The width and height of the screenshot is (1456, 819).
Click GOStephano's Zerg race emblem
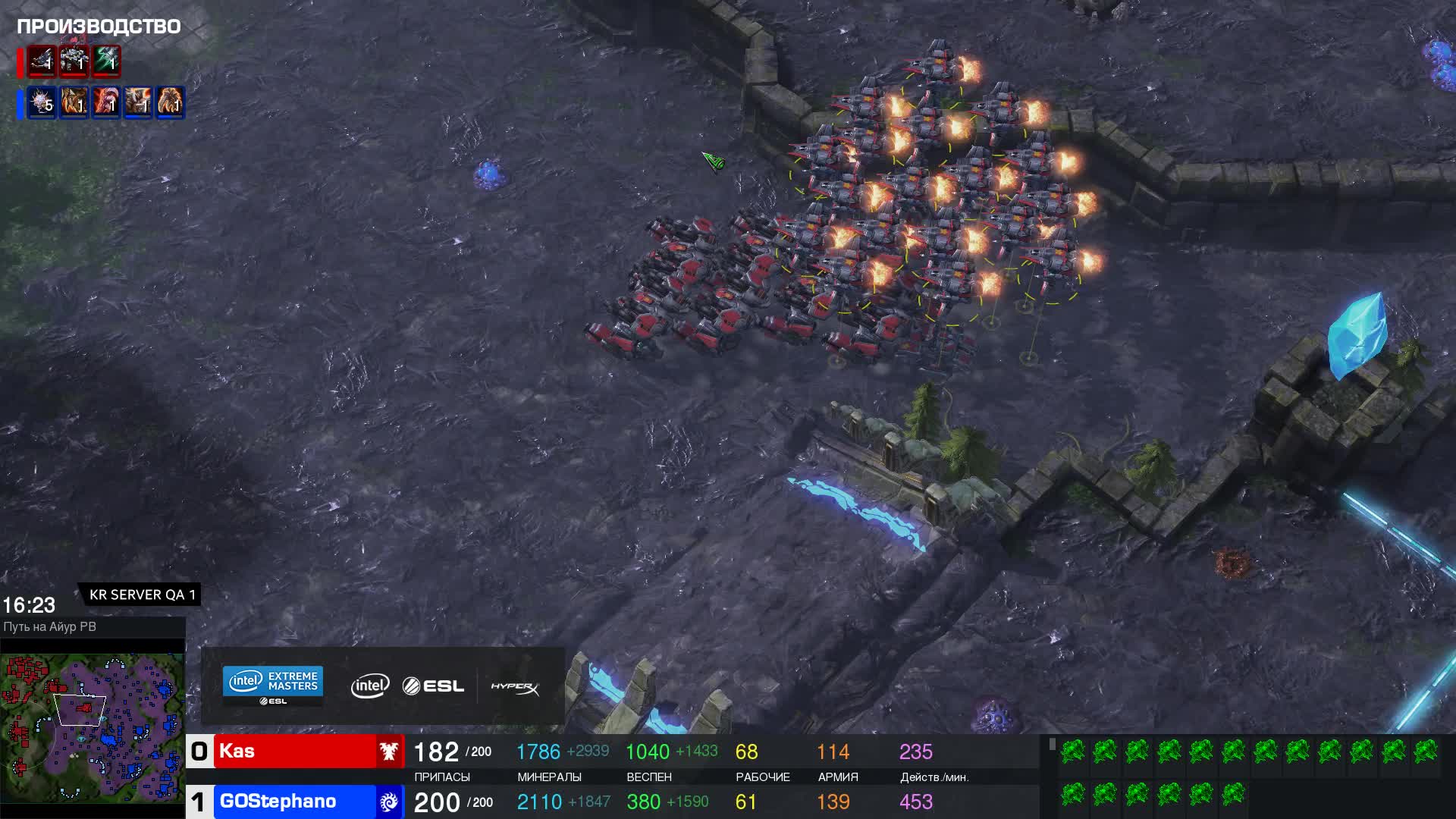click(389, 802)
